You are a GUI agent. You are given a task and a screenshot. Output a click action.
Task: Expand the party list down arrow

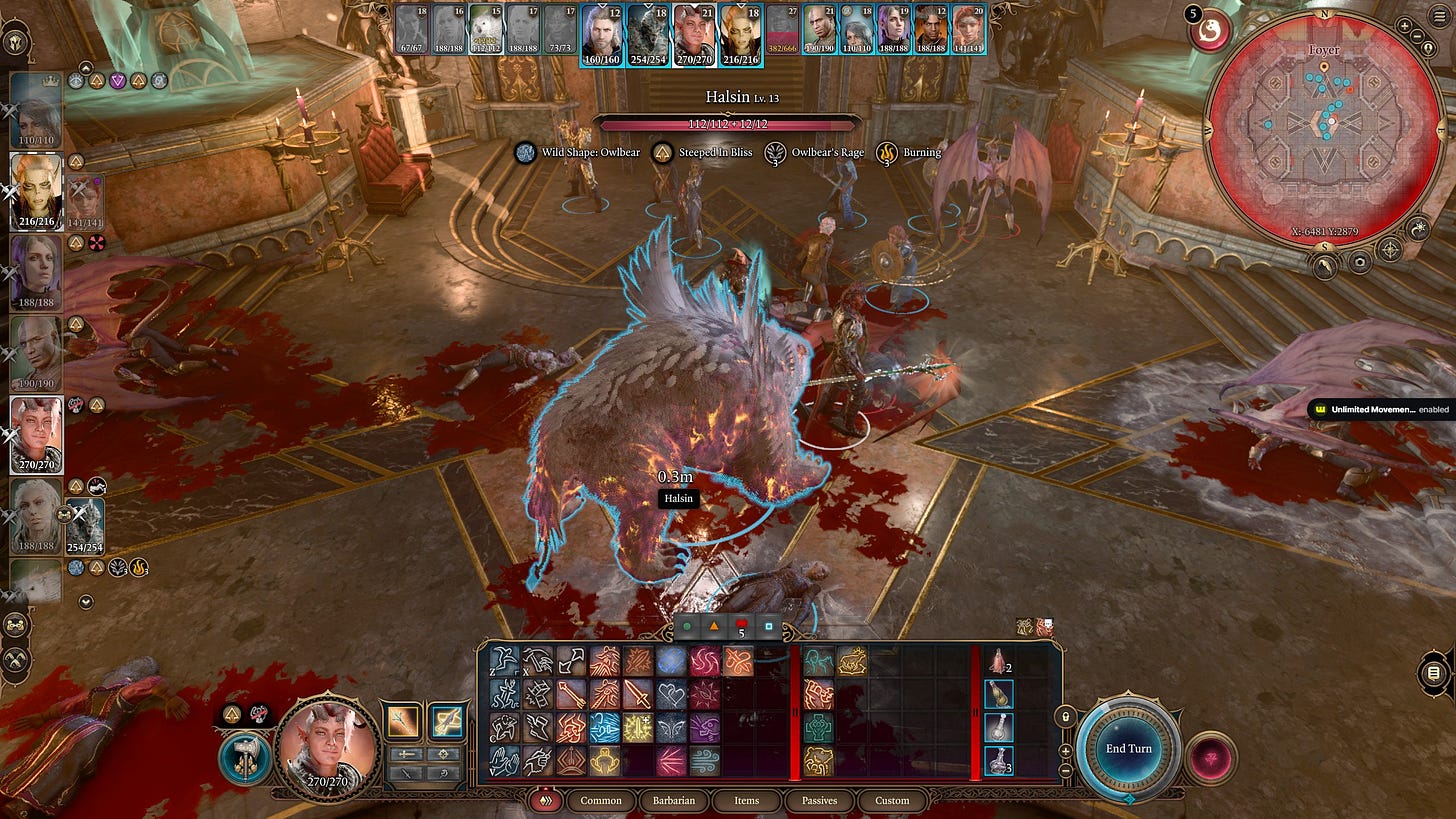[x=86, y=602]
